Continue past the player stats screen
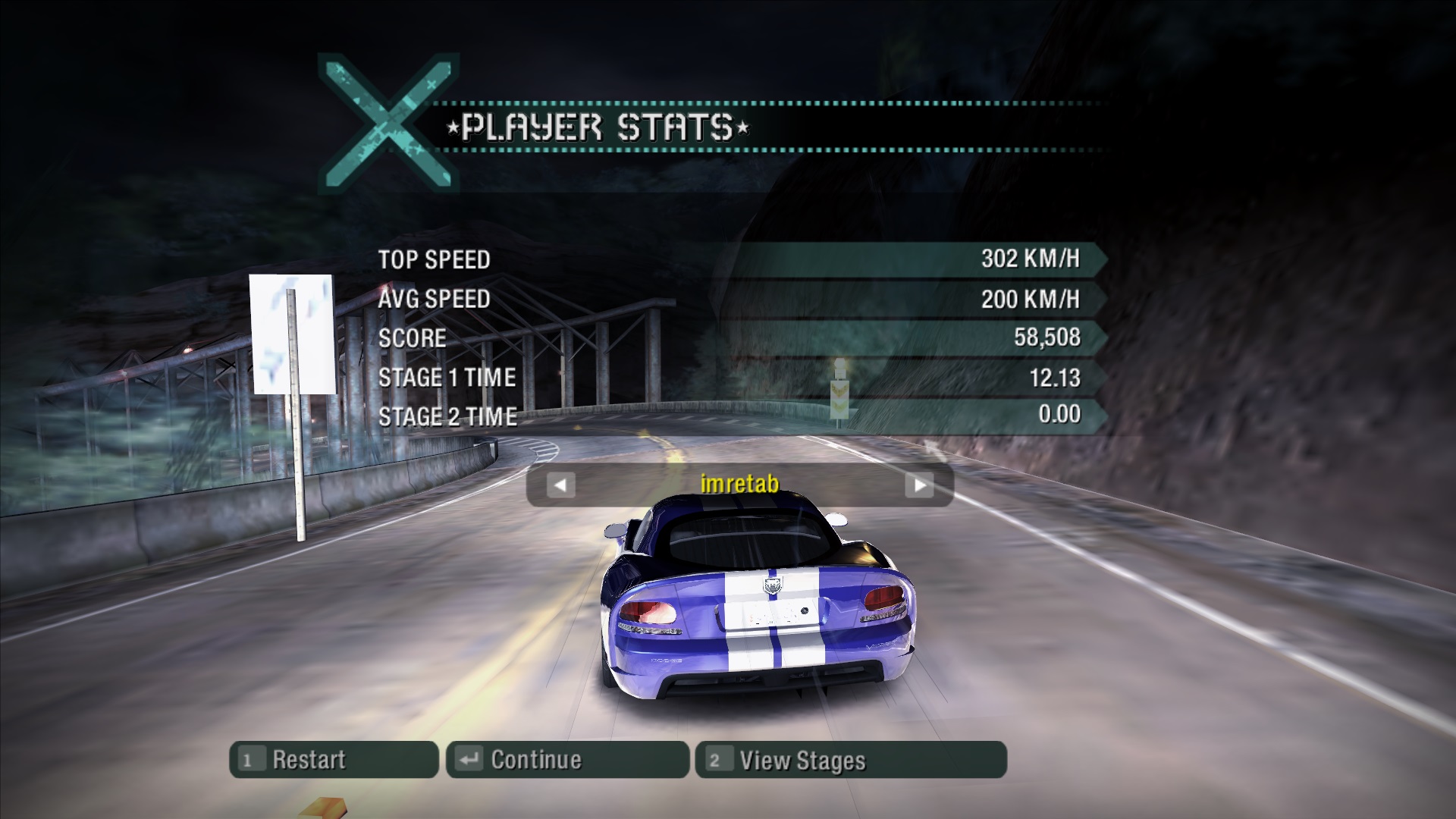Viewport: 1456px width, 819px height. pos(567,760)
